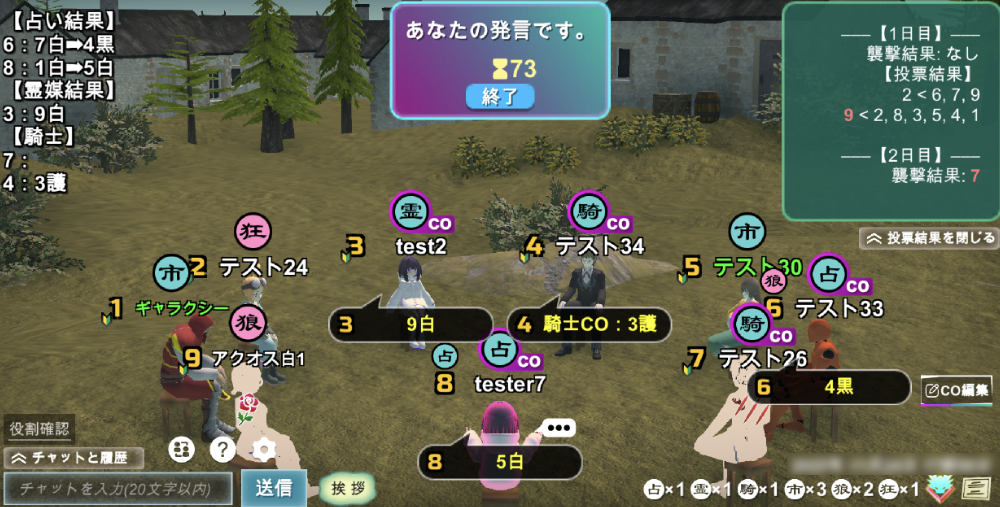Image resolution: width=1000 pixels, height=507 pixels.
Task: Select player 4 テスト34 name label
Action: [x=599, y=246]
